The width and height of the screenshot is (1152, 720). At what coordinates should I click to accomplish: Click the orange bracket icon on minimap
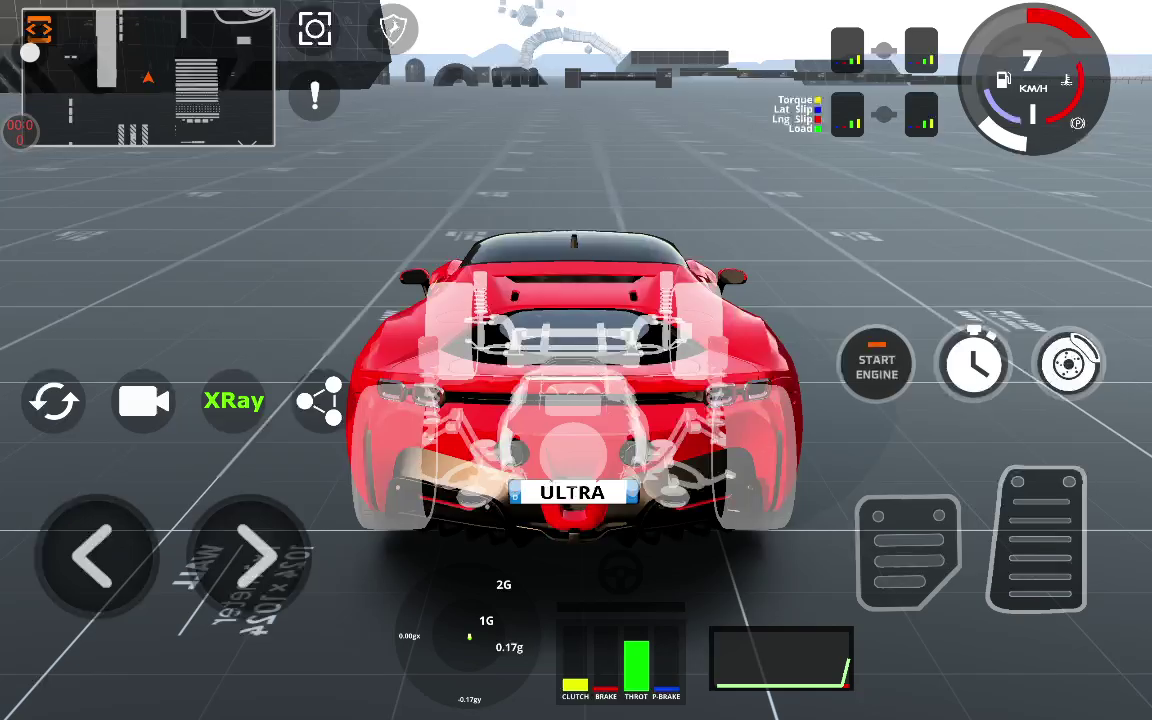click(39, 27)
